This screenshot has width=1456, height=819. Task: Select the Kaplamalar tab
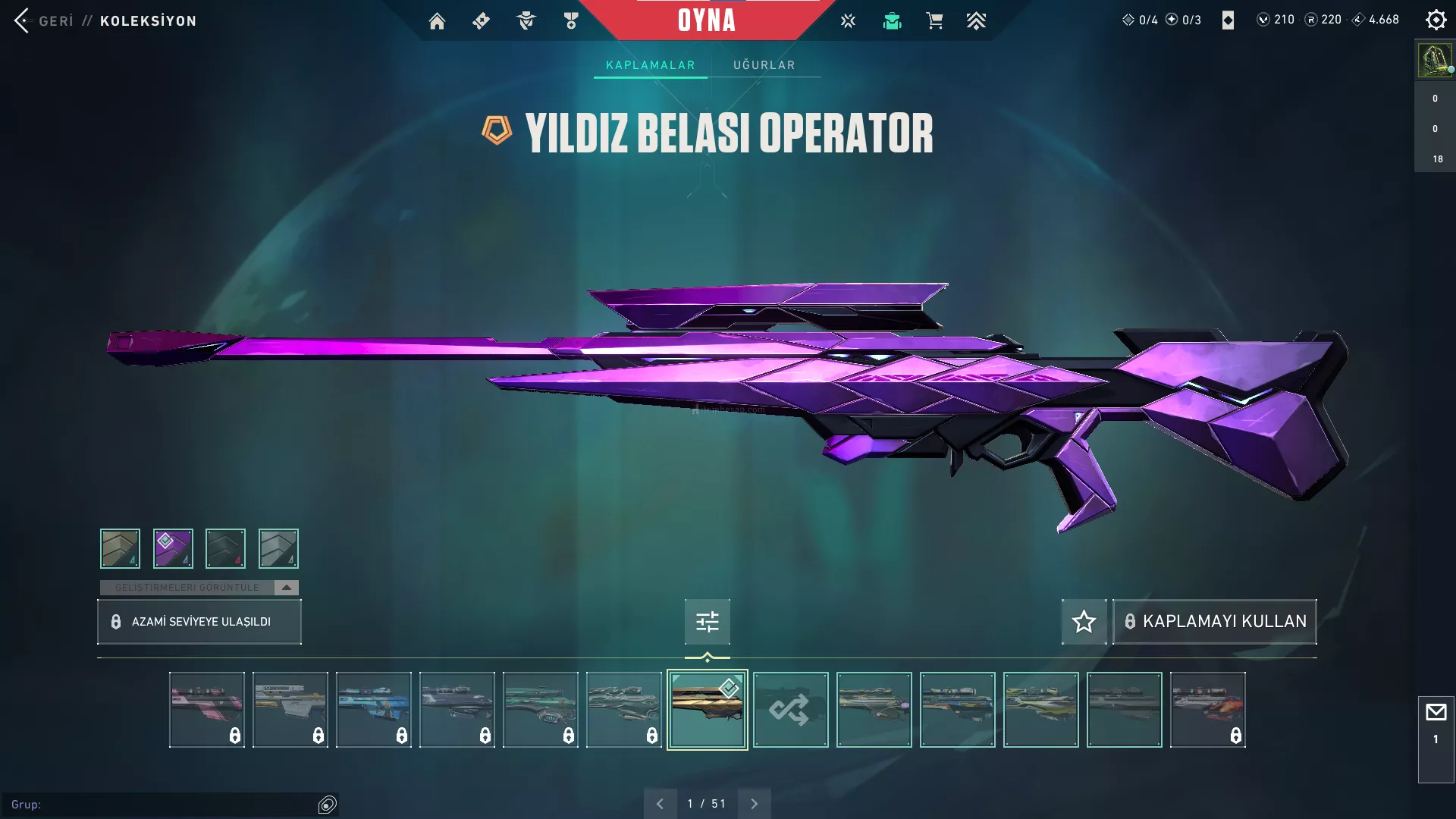pyautogui.click(x=650, y=65)
